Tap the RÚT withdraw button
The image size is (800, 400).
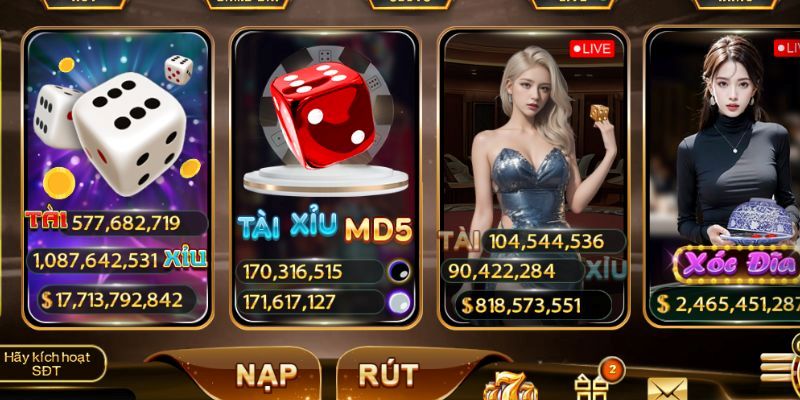pyautogui.click(x=388, y=375)
